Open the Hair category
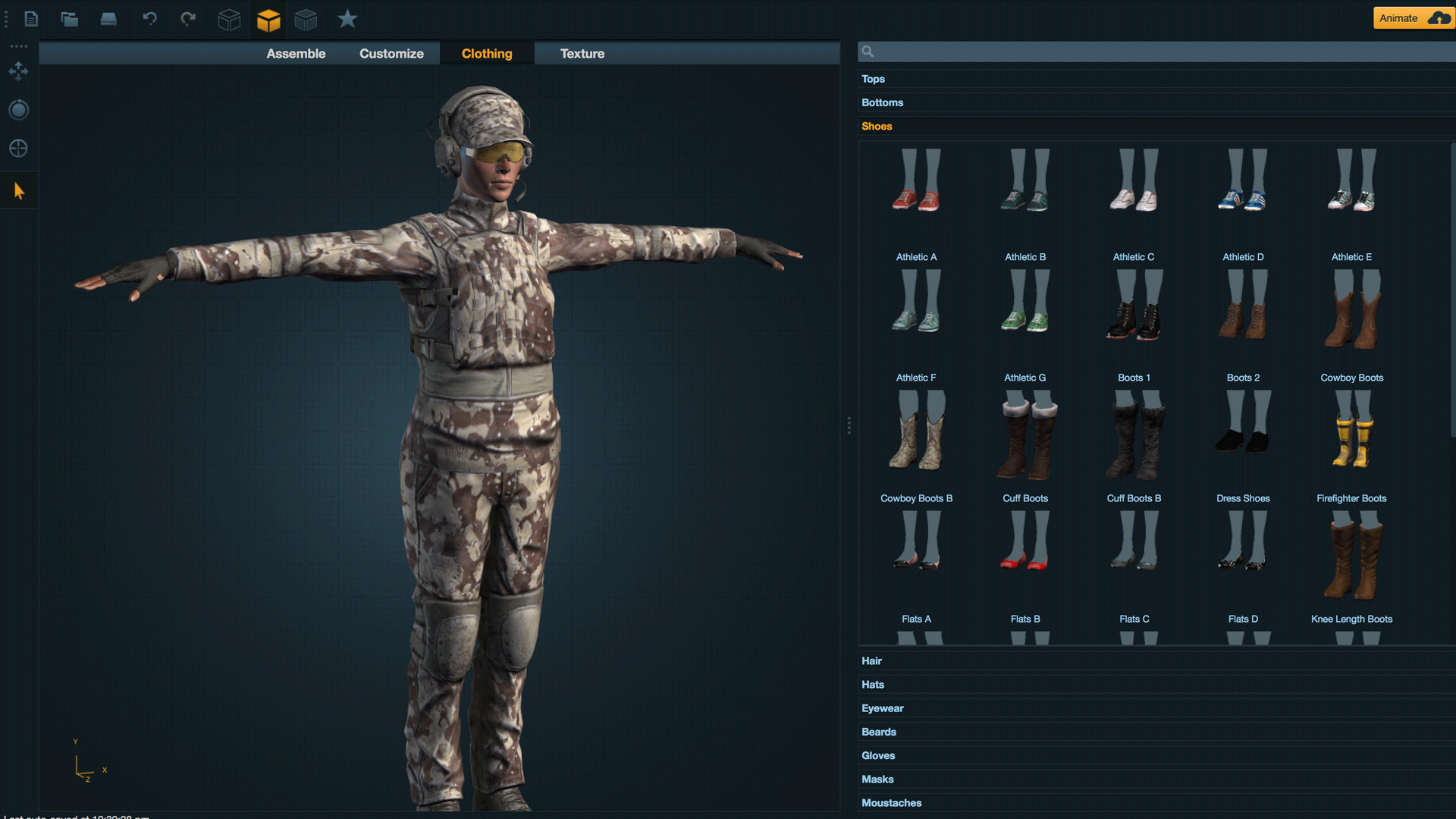This screenshot has width=1456, height=819. [872, 661]
